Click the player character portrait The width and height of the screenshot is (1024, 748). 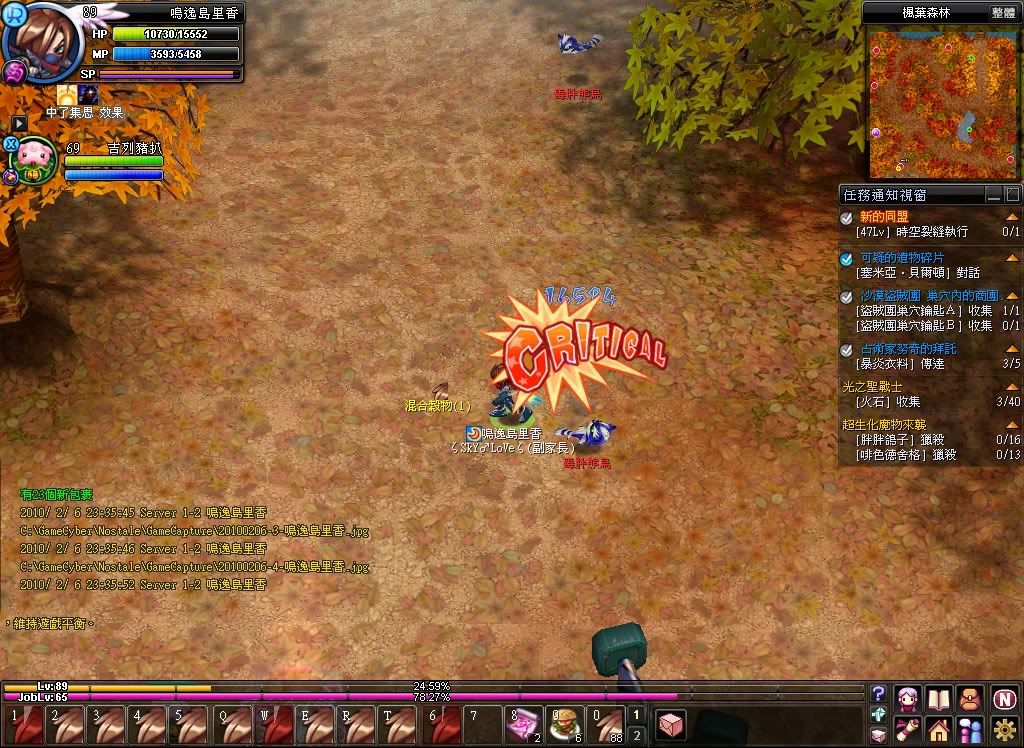click(x=42, y=40)
